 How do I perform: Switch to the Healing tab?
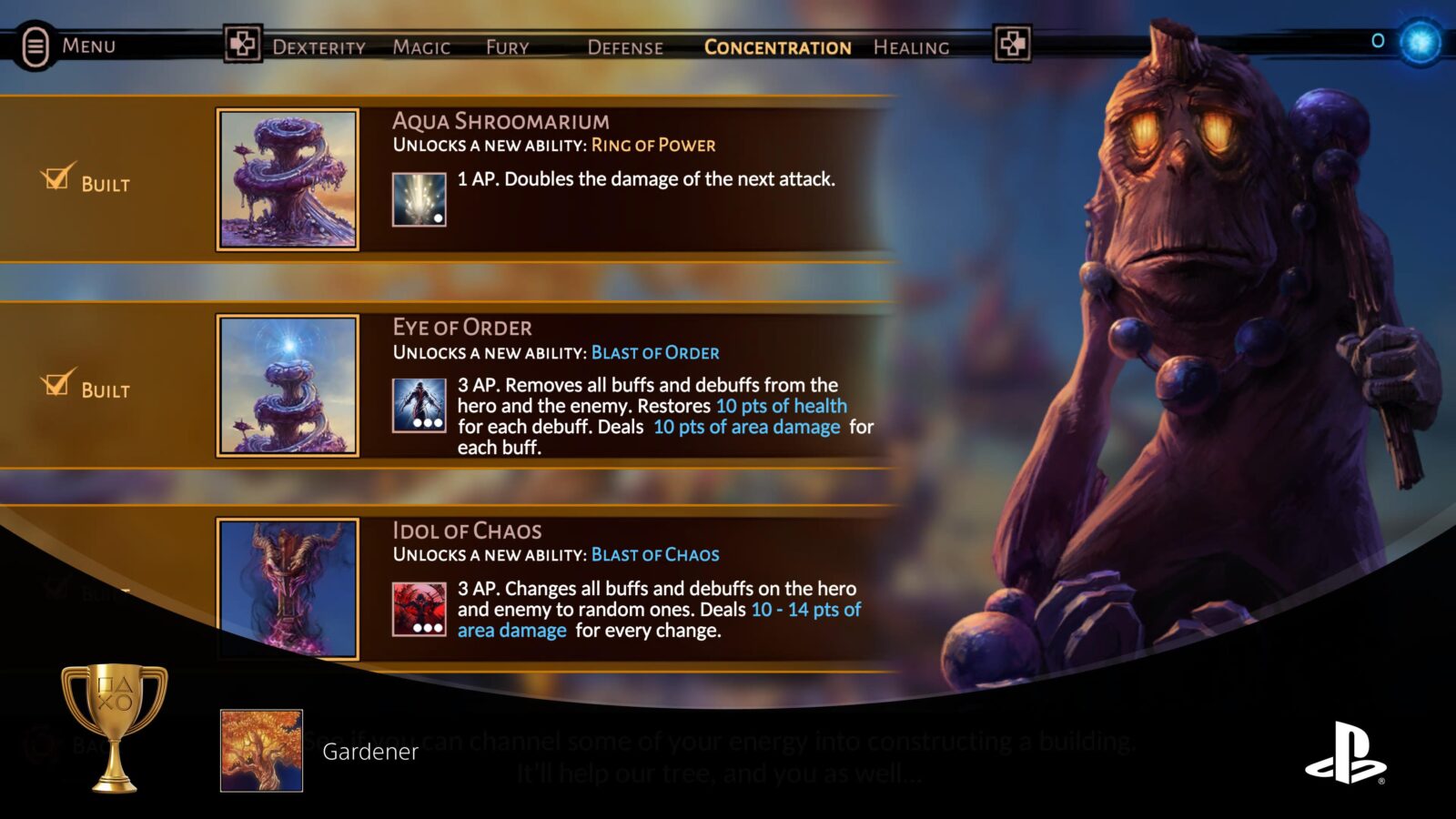click(x=911, y=47)
